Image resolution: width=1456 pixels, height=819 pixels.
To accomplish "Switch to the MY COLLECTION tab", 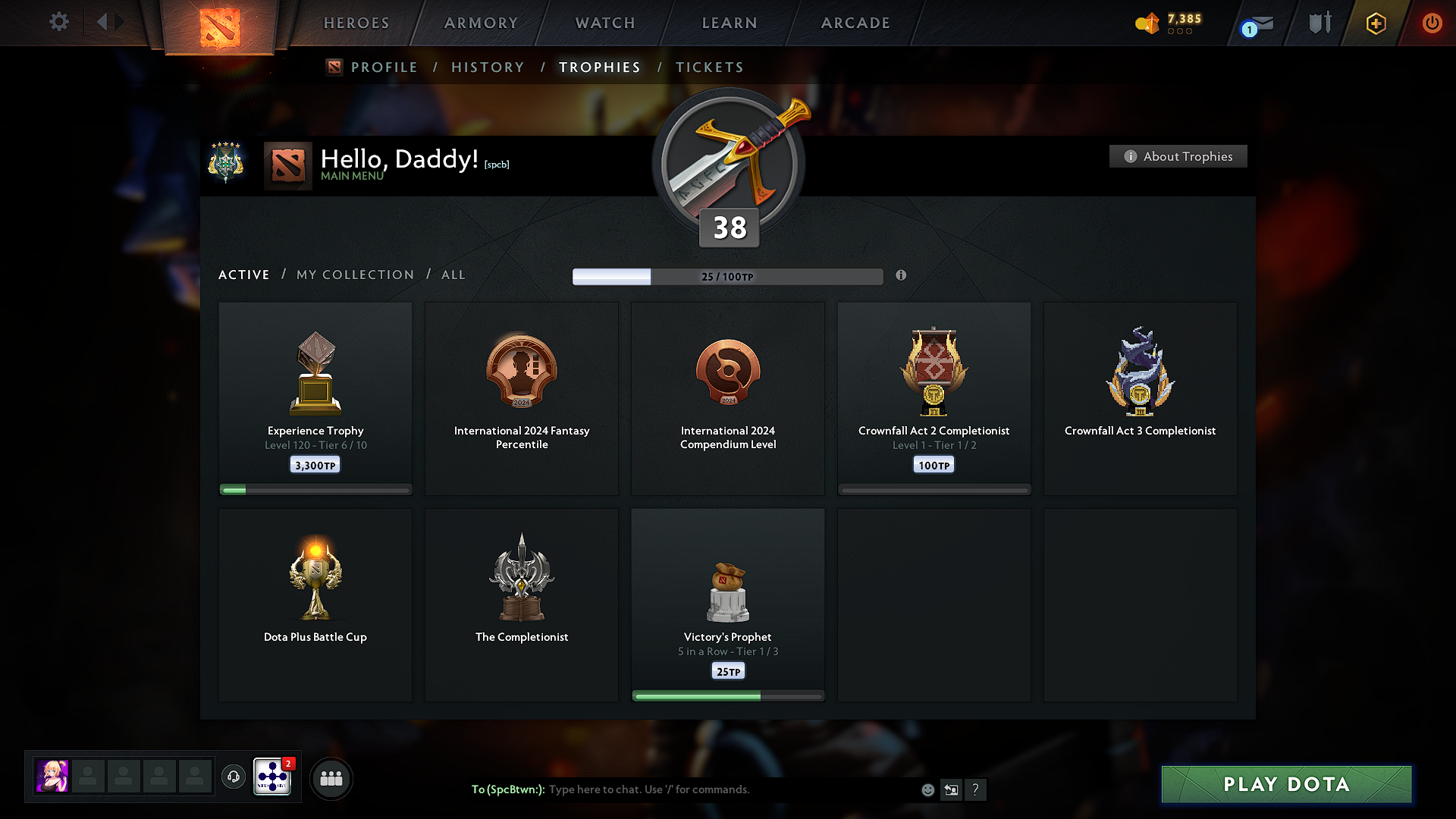I will coord(354,275).
